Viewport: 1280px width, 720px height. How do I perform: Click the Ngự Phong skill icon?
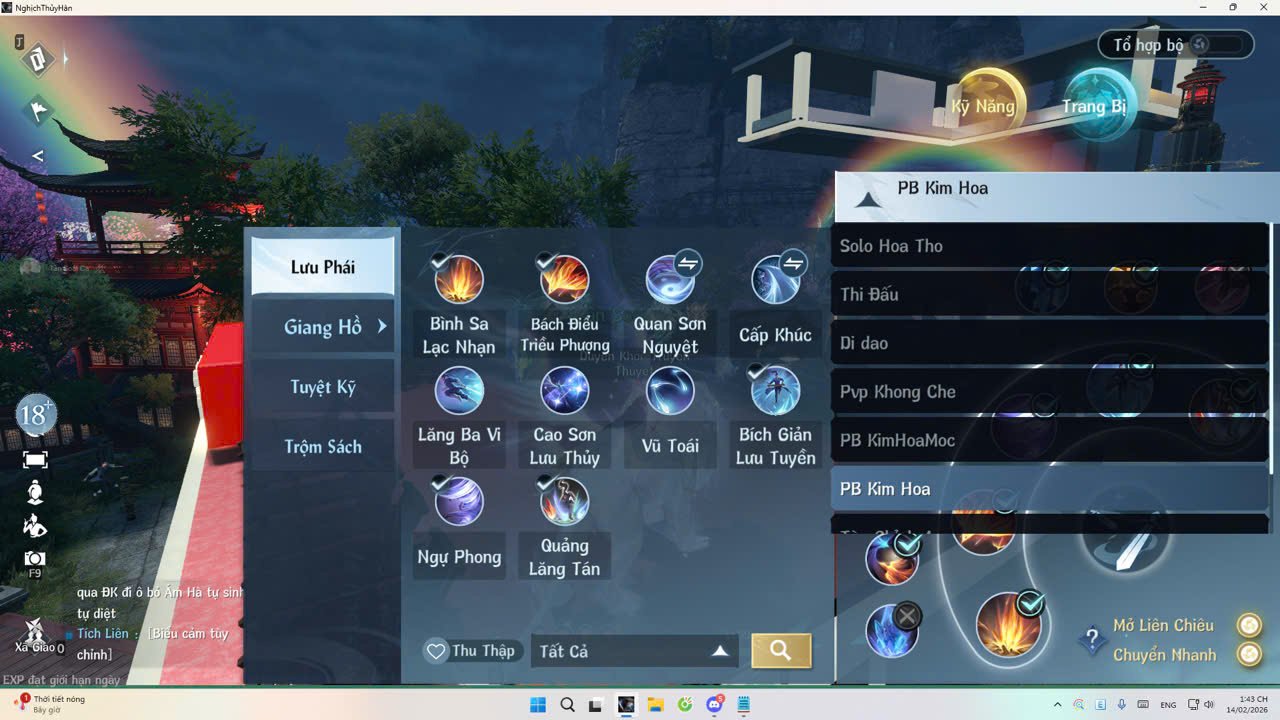pyautogui.click(x=459, y=501)
